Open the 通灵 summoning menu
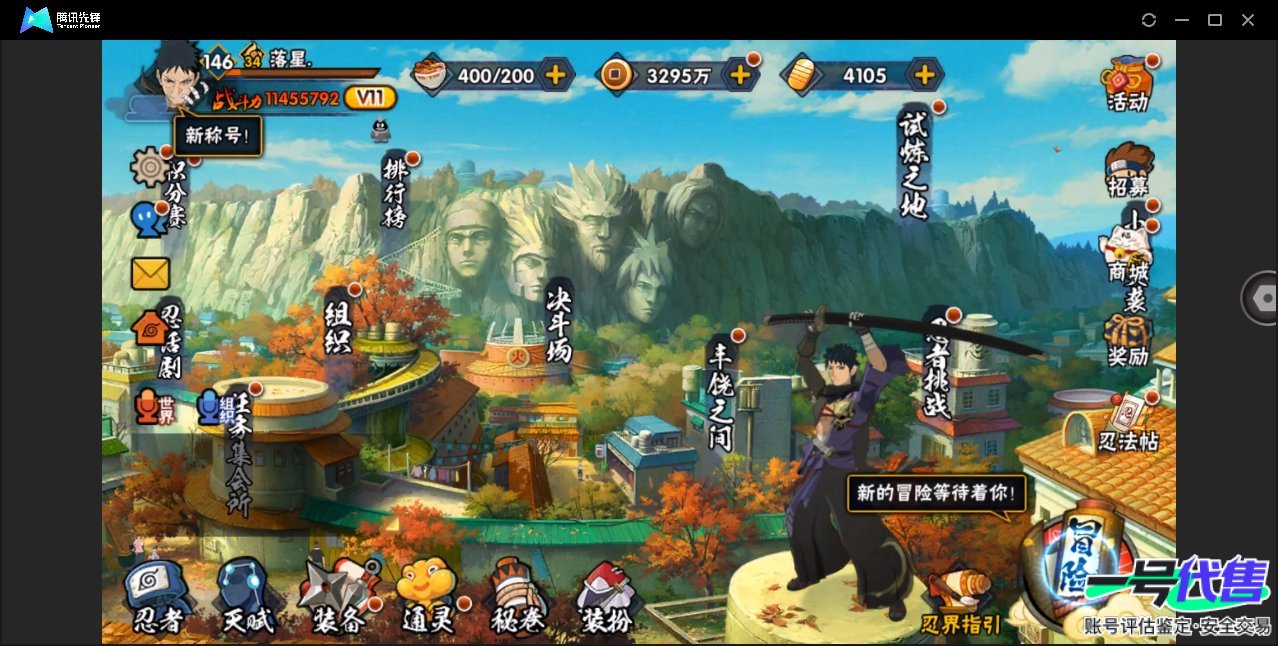Viewport: 1278px width, 646px height. coord(428,597)
